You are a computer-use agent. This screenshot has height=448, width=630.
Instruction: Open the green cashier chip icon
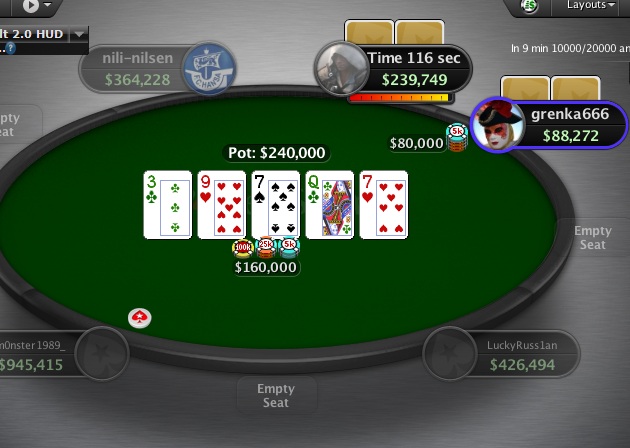pyautogui.click(x=530, y=7)
